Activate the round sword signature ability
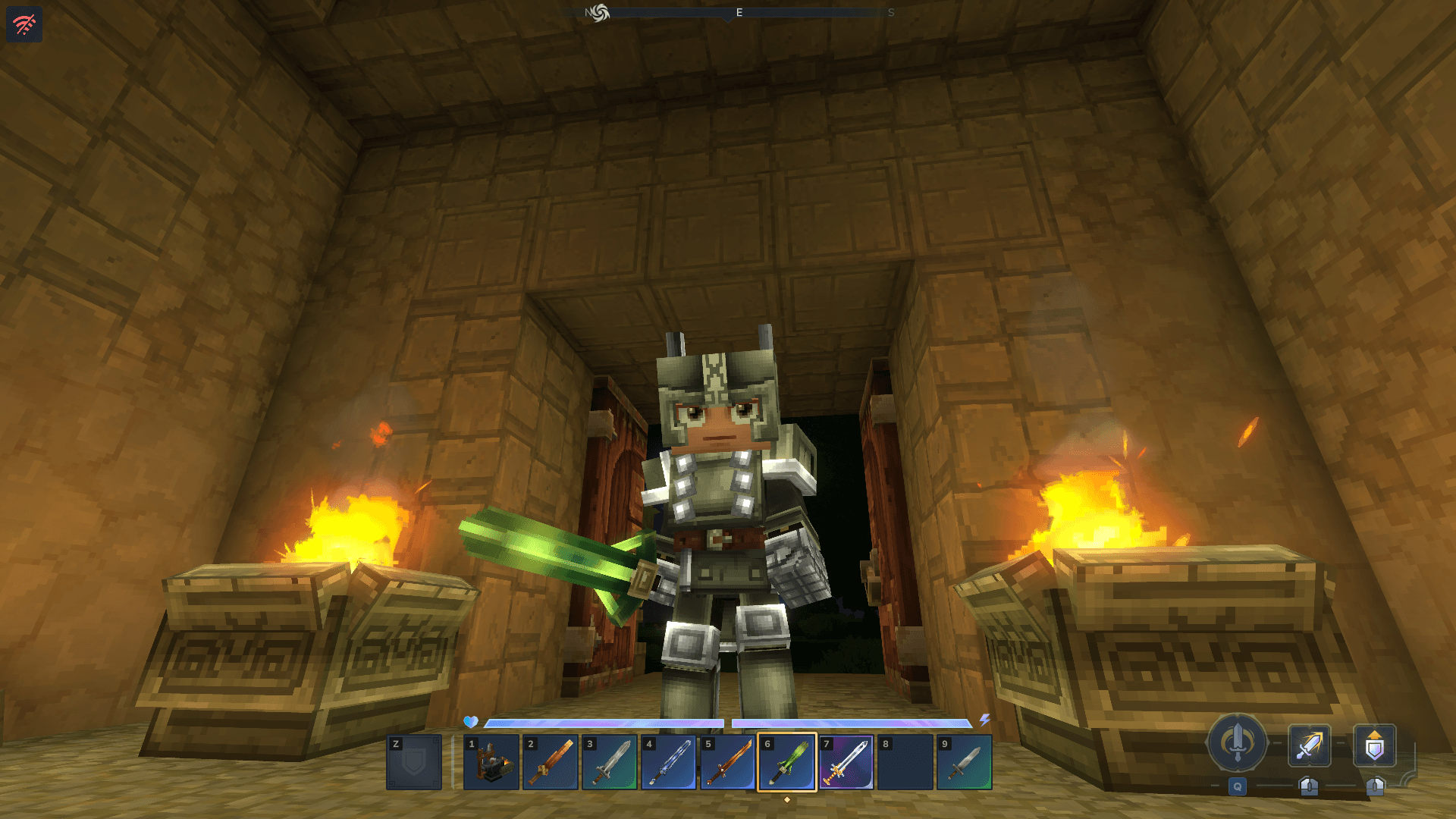Viewport: 1456px width, 819px height. [1238, 743]
